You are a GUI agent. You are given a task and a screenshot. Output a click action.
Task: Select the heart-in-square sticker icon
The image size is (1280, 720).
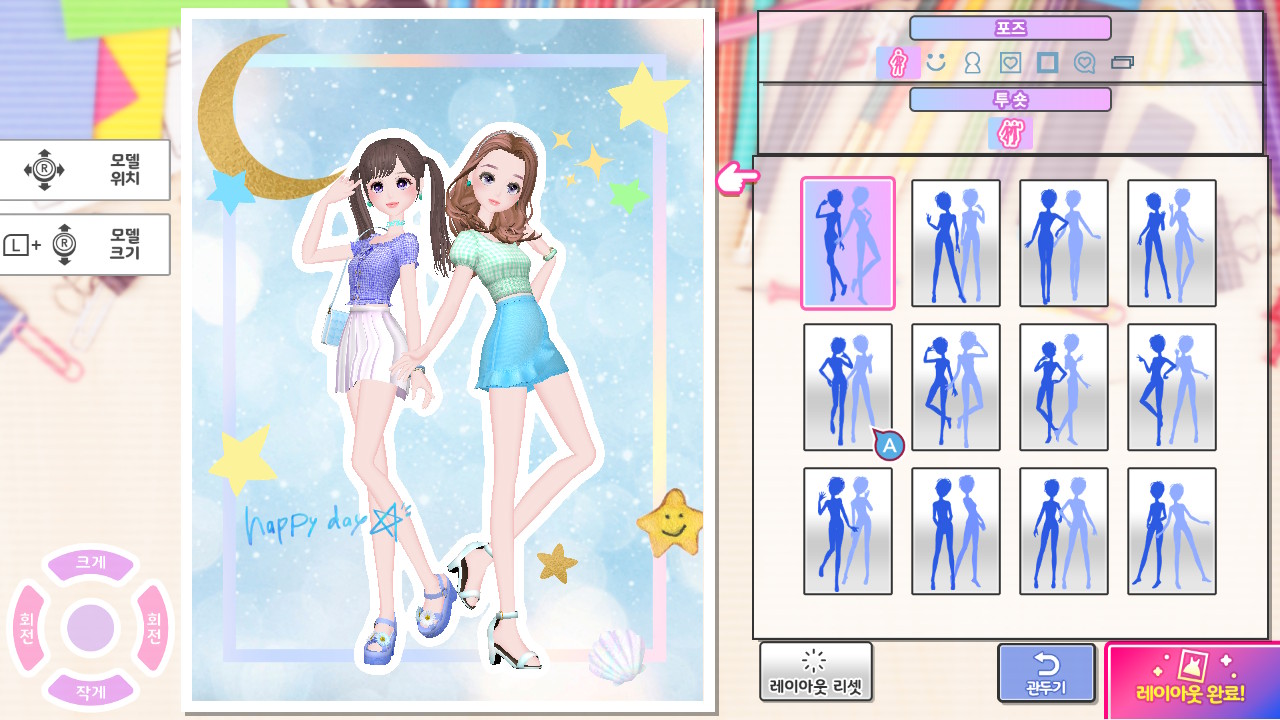point(1009,61)
